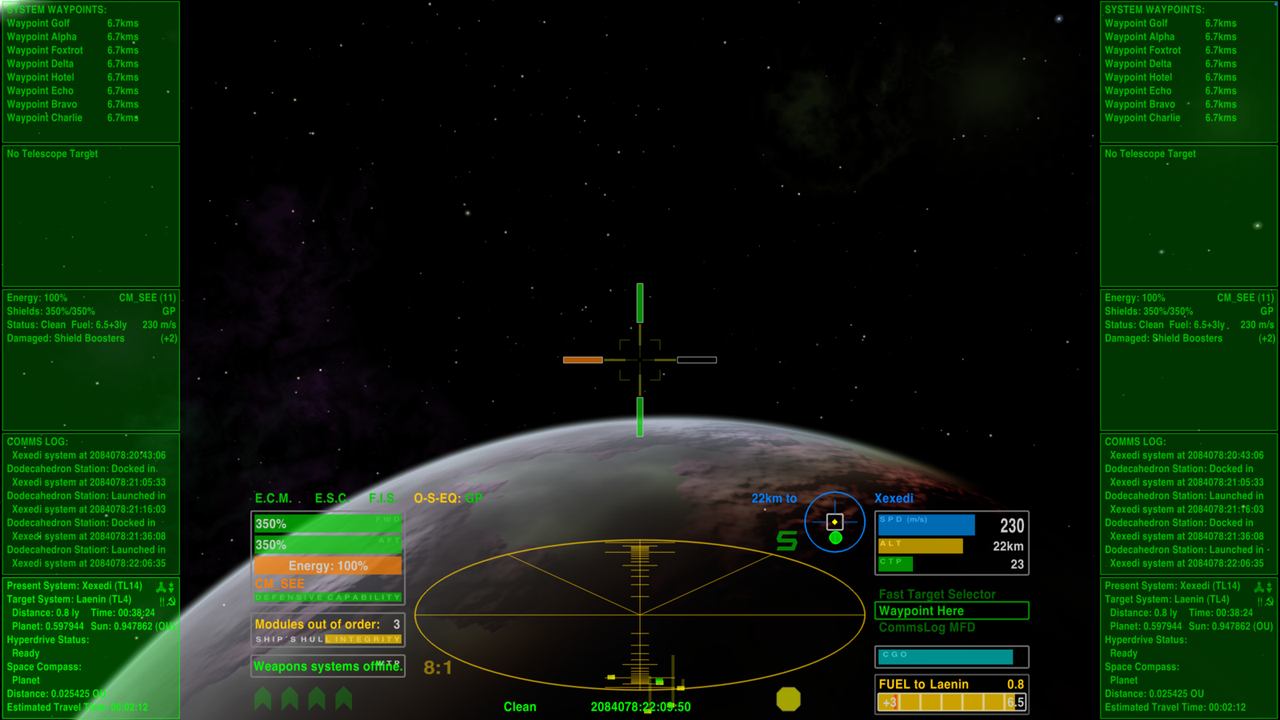The width and height of the screenshot is (1280, 720).
Task: Click the E.C.M. indicator label
Action: pyautogui.click(x=273, y=498)
